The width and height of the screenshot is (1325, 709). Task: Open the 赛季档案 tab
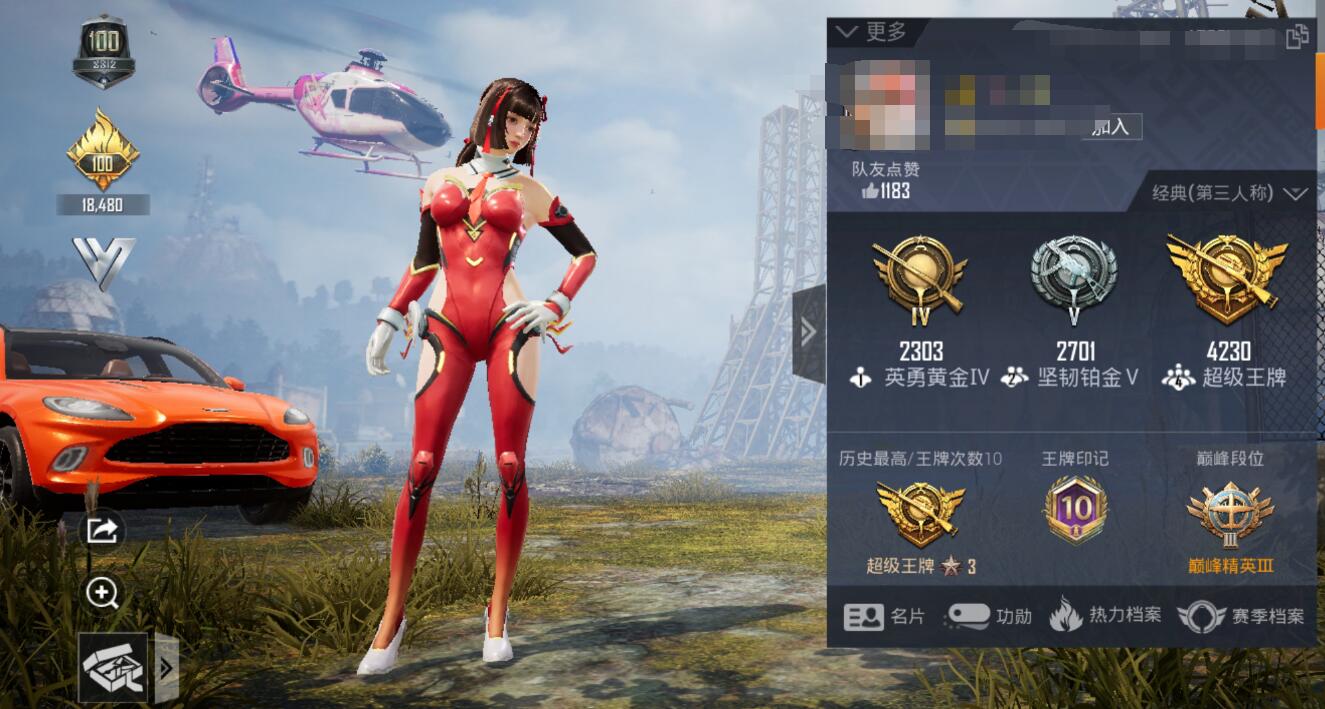coord(1241,616)
